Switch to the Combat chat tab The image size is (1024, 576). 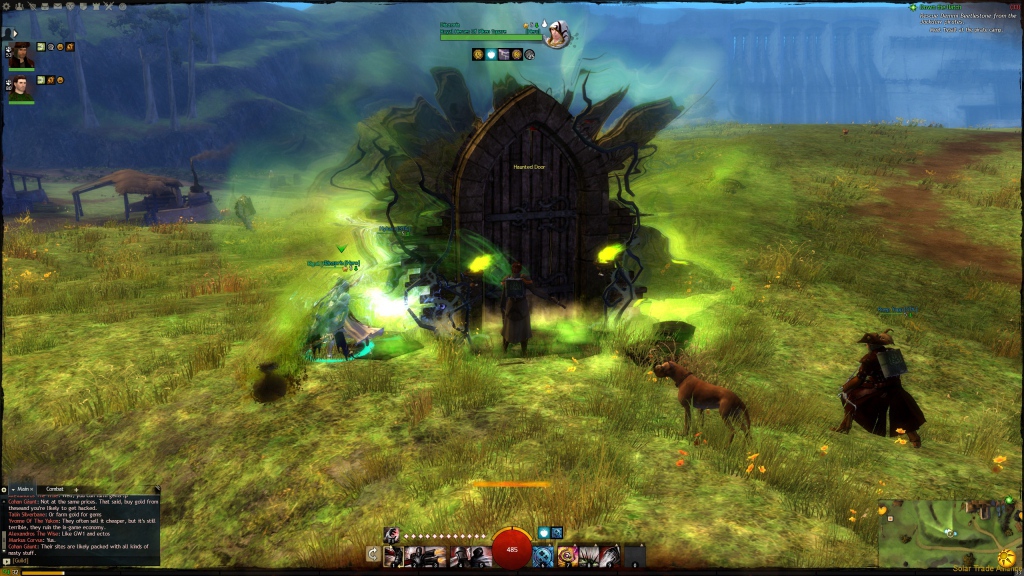pos(55,489)
